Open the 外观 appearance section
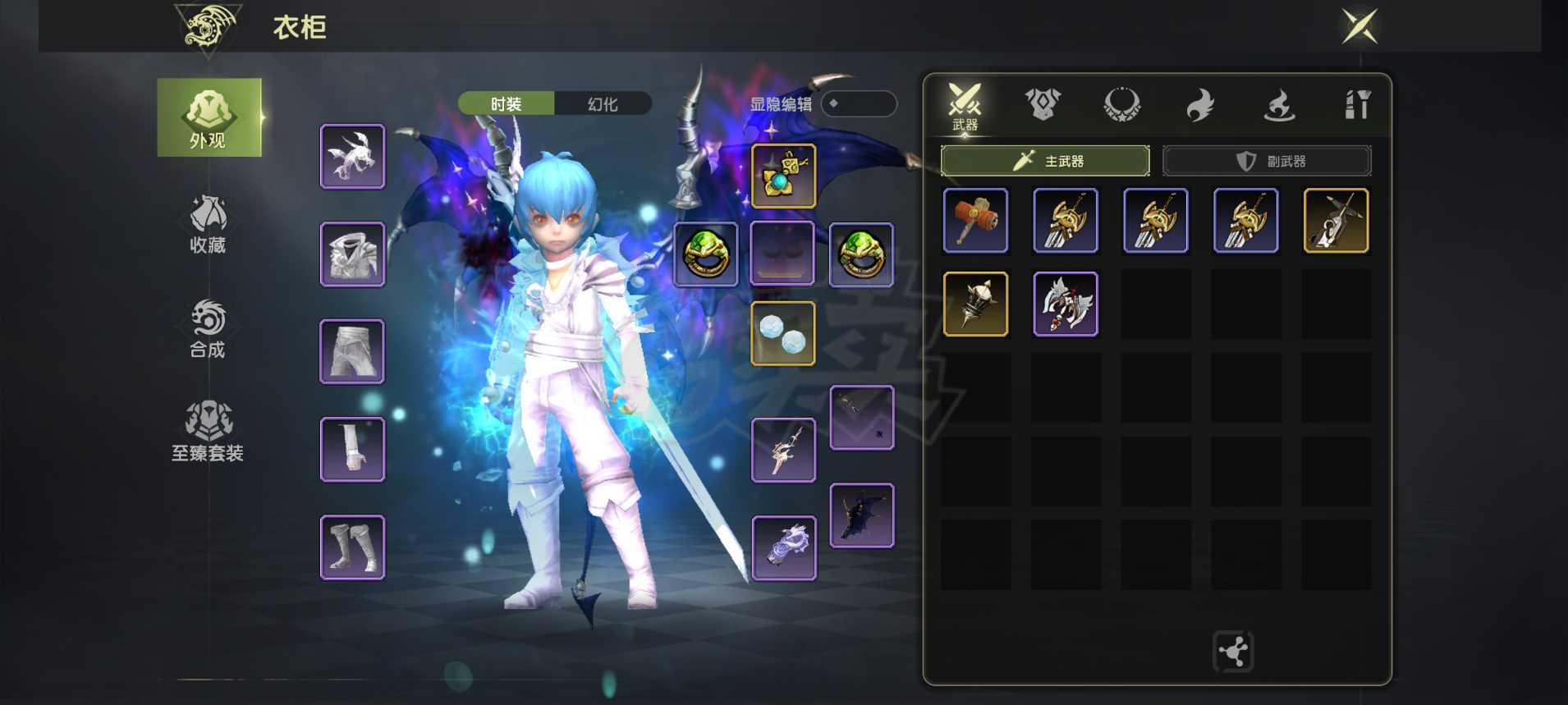The height and width of the screenshot is (705, 1568). point(209,117)
